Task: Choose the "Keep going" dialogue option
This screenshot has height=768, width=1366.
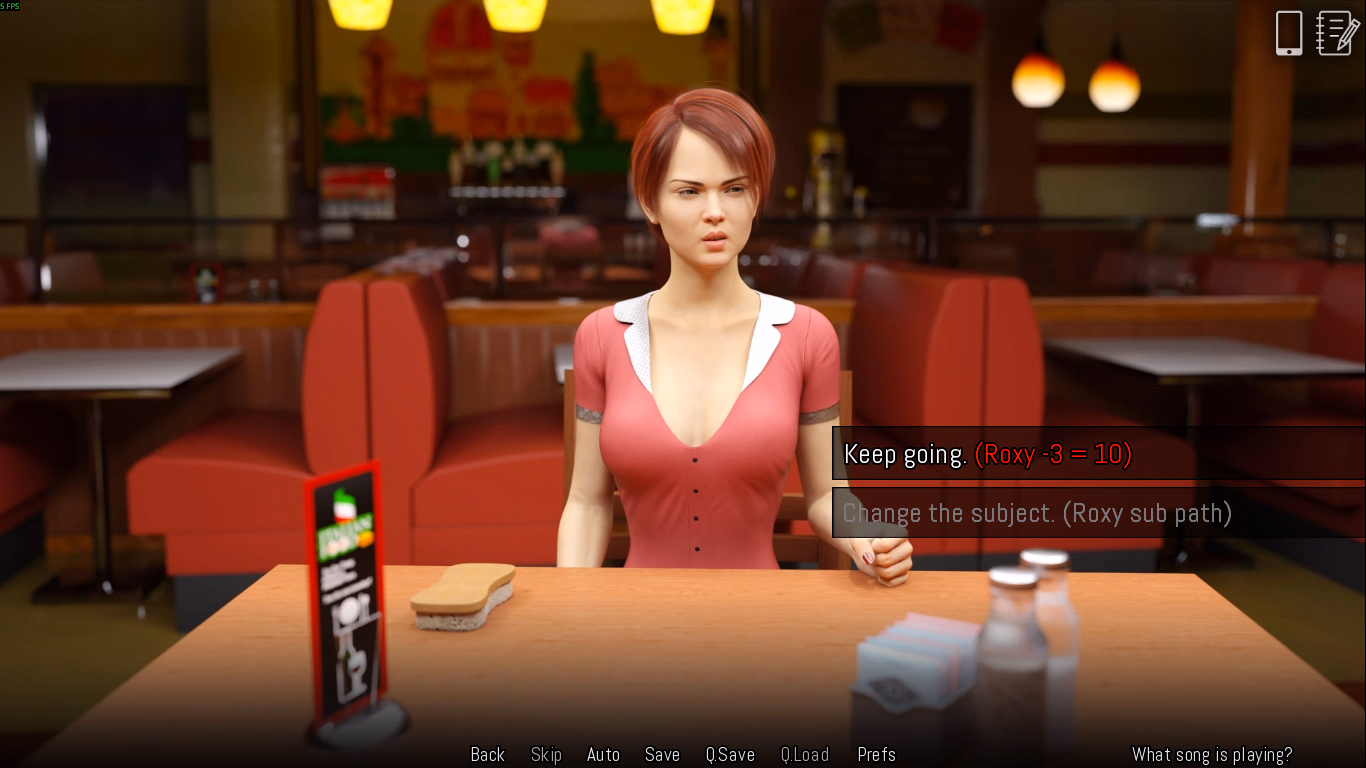Action: (987, 455)
